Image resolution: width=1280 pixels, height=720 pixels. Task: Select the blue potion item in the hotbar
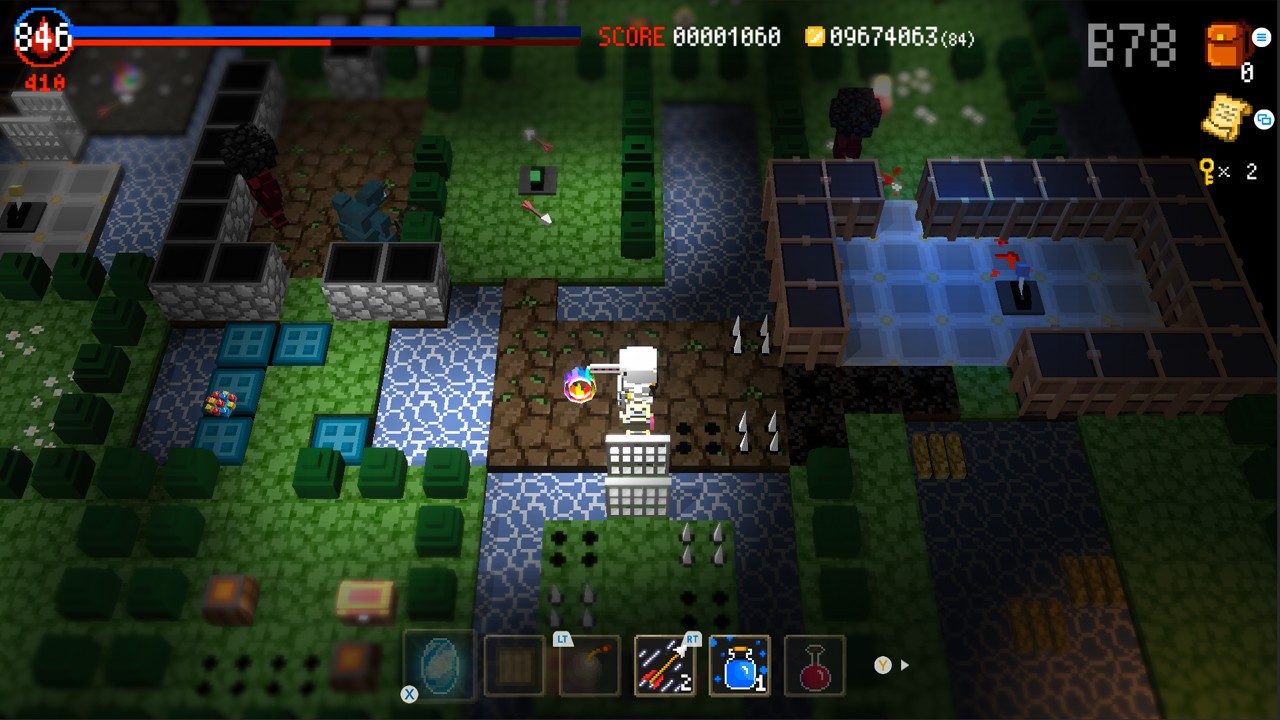740,666
